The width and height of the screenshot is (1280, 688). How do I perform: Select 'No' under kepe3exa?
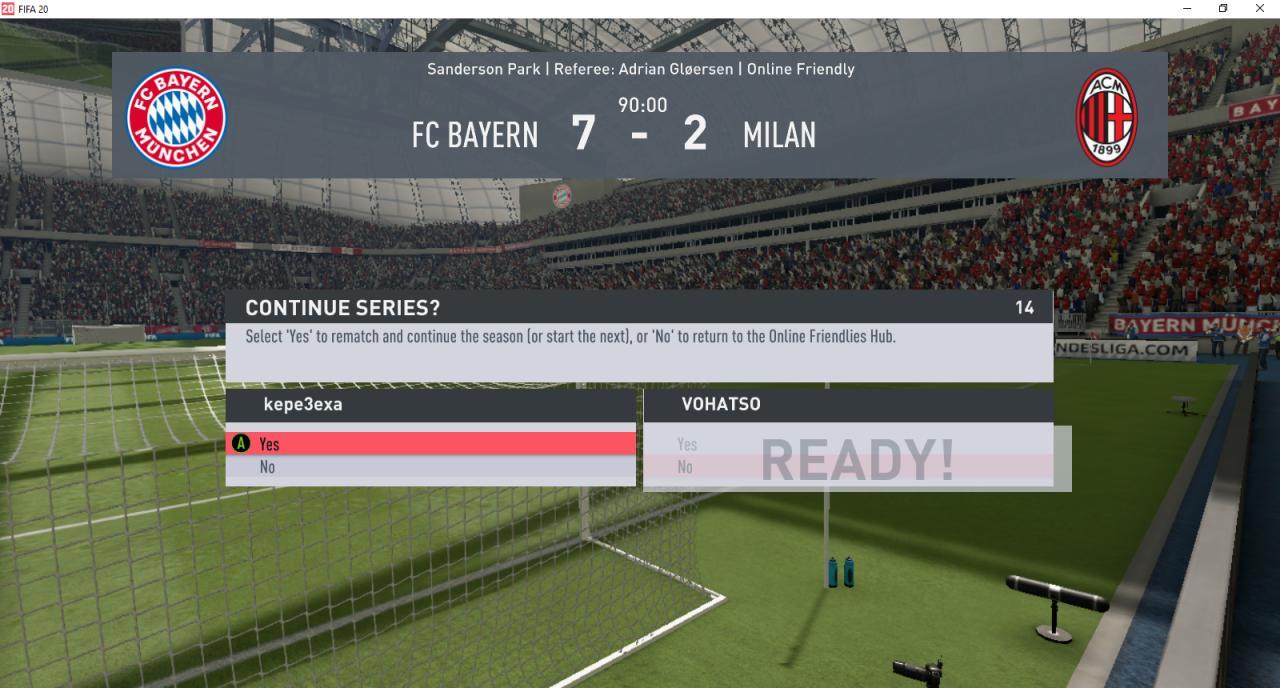(x=430, y=467)
